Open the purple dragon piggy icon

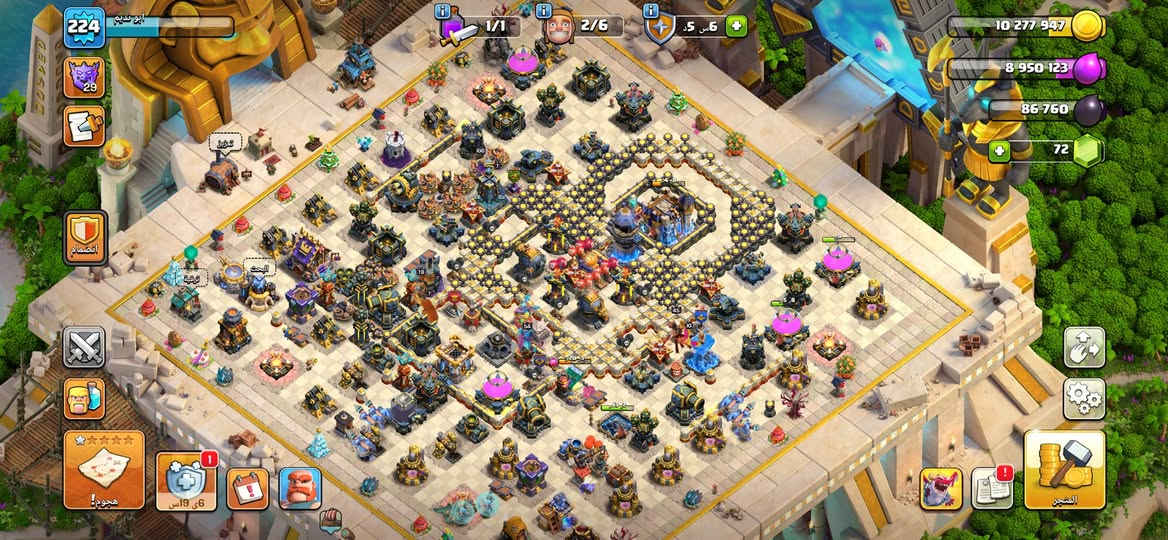tap(940, 489)
